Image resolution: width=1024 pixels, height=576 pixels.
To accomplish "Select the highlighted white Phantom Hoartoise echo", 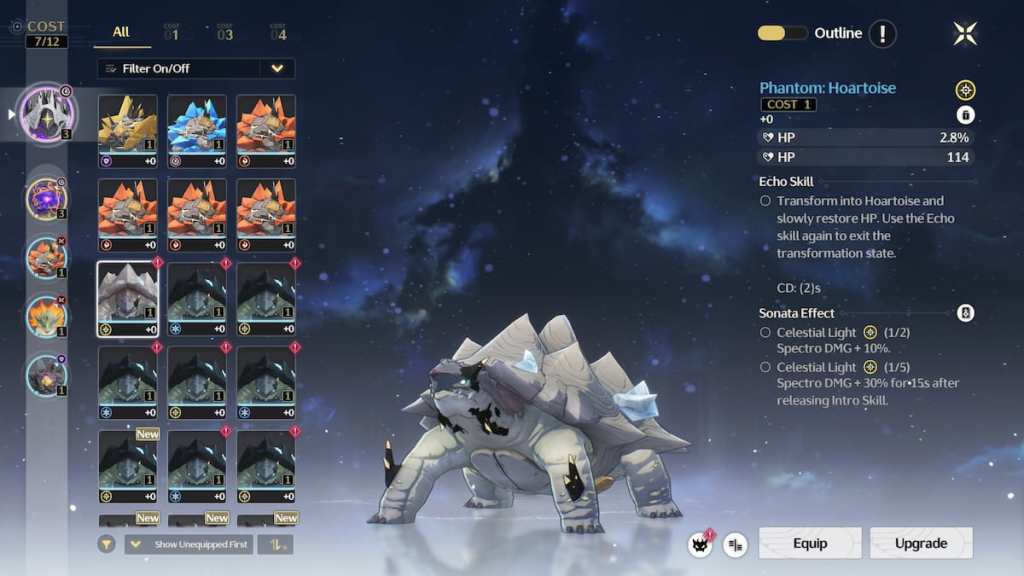I will 127,298.
